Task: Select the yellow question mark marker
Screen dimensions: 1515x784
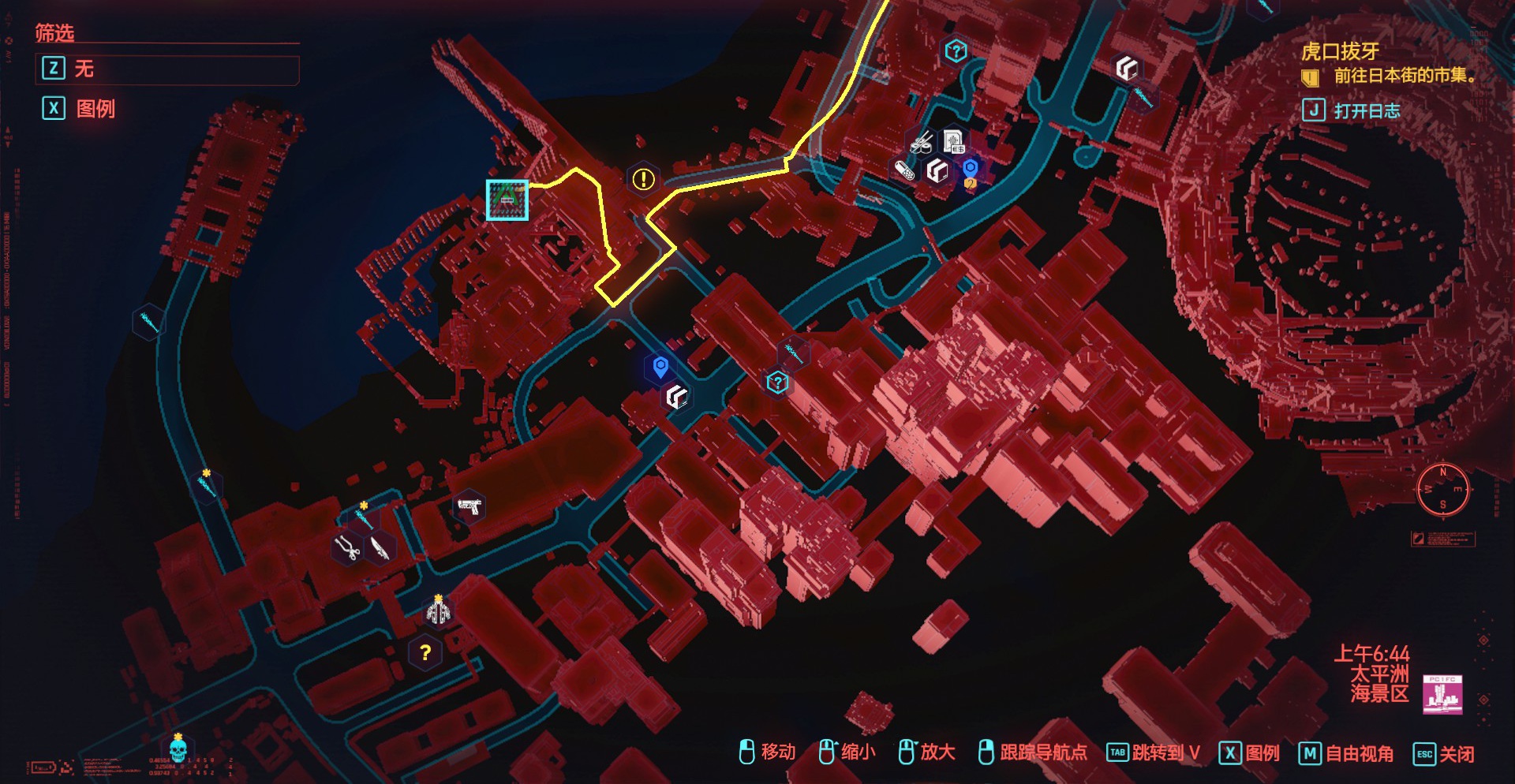Action: 425,652
